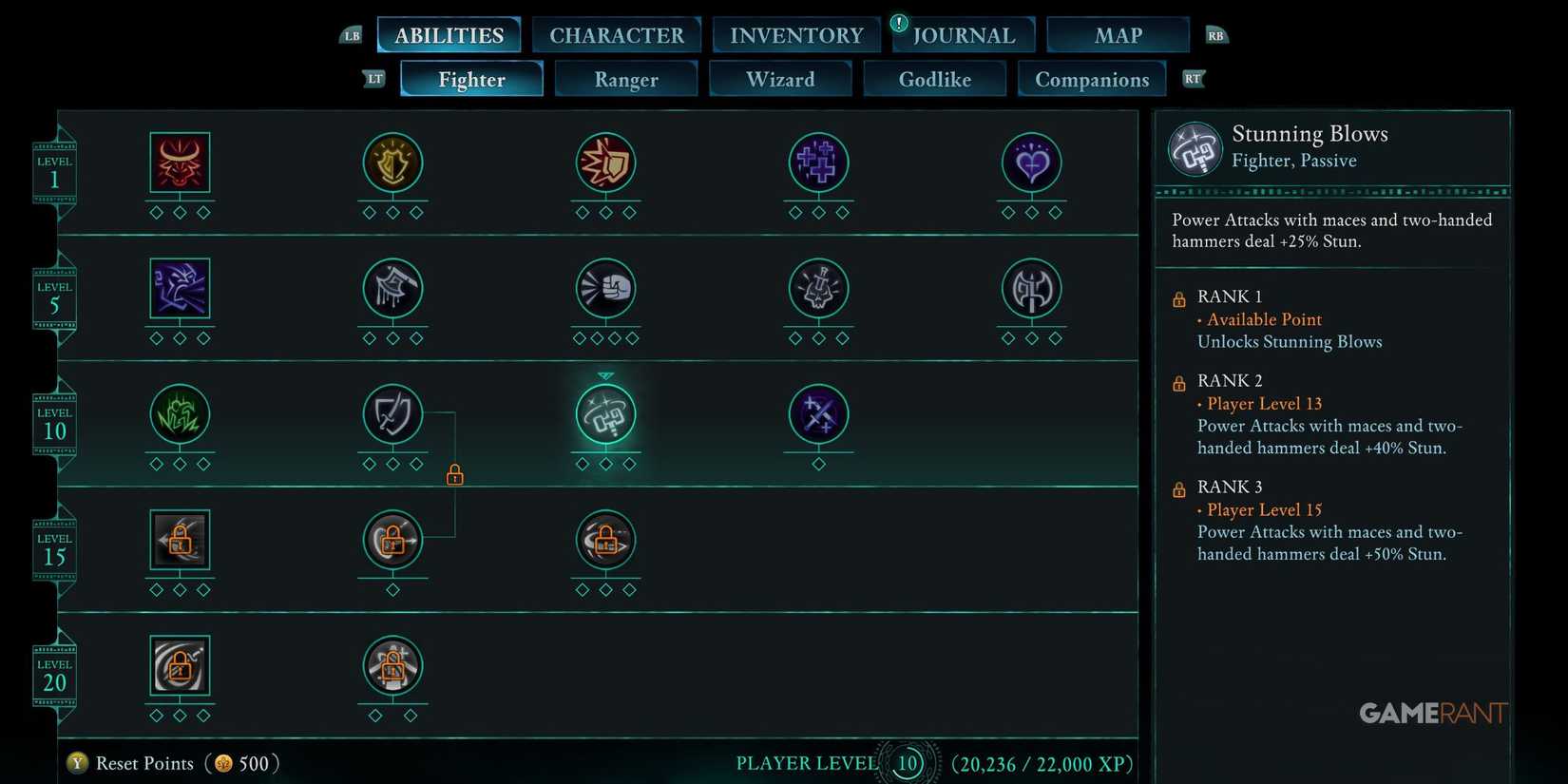The height and width of the screenshot is (784, 1568).
Task: Click the green regeneration ability in Level 10 row
Action: click(x=180, y=415)
